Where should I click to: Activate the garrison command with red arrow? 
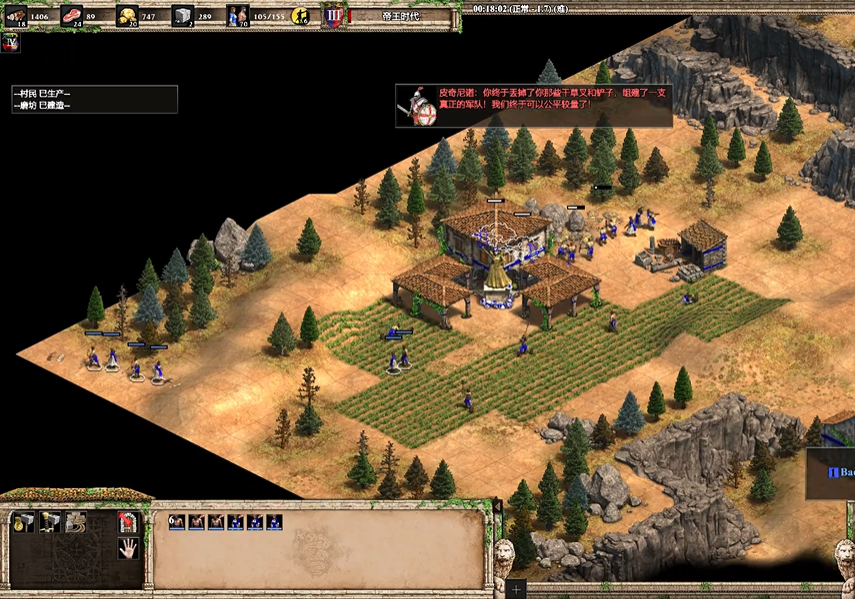(x=127, y=521)
